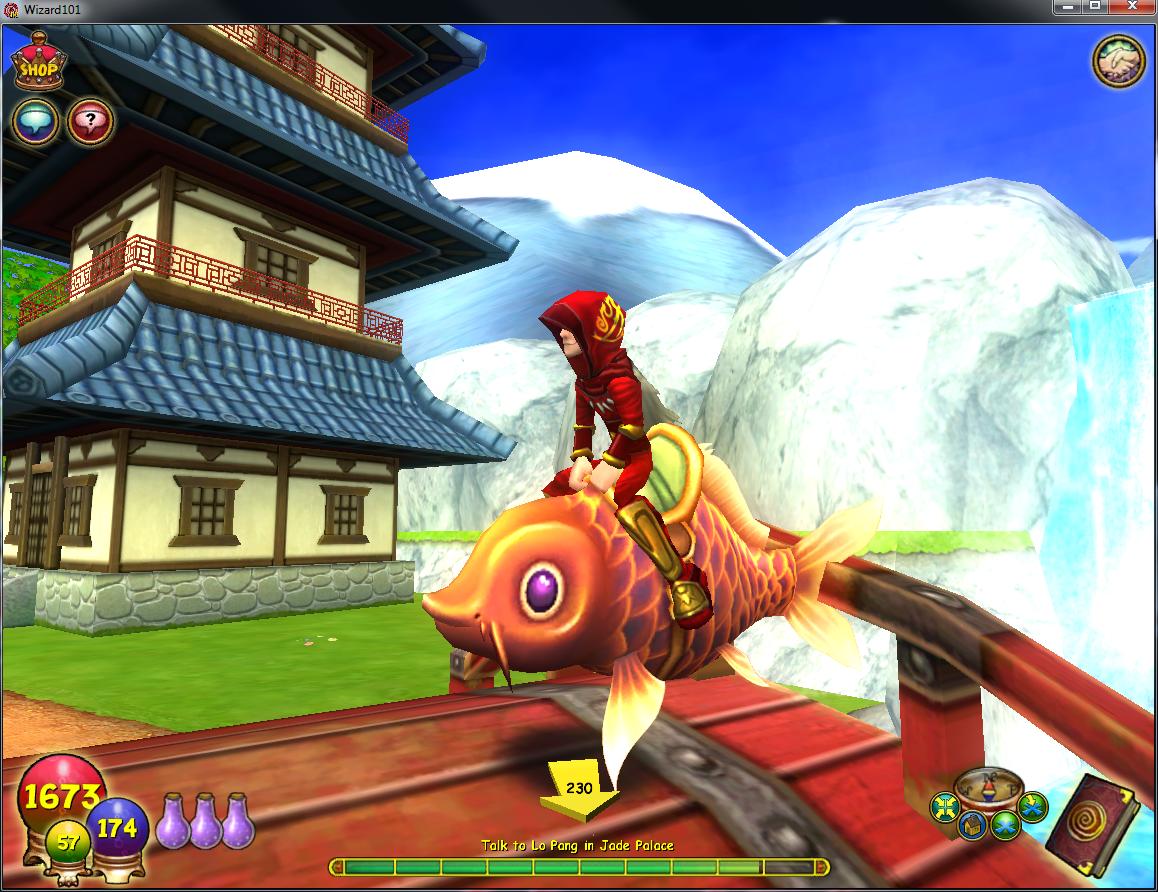Viewport: 1158px width, 892px height.
Task: Mark location with the plain blue X button
Action: pyautogui.click(x=1005, y=825)
